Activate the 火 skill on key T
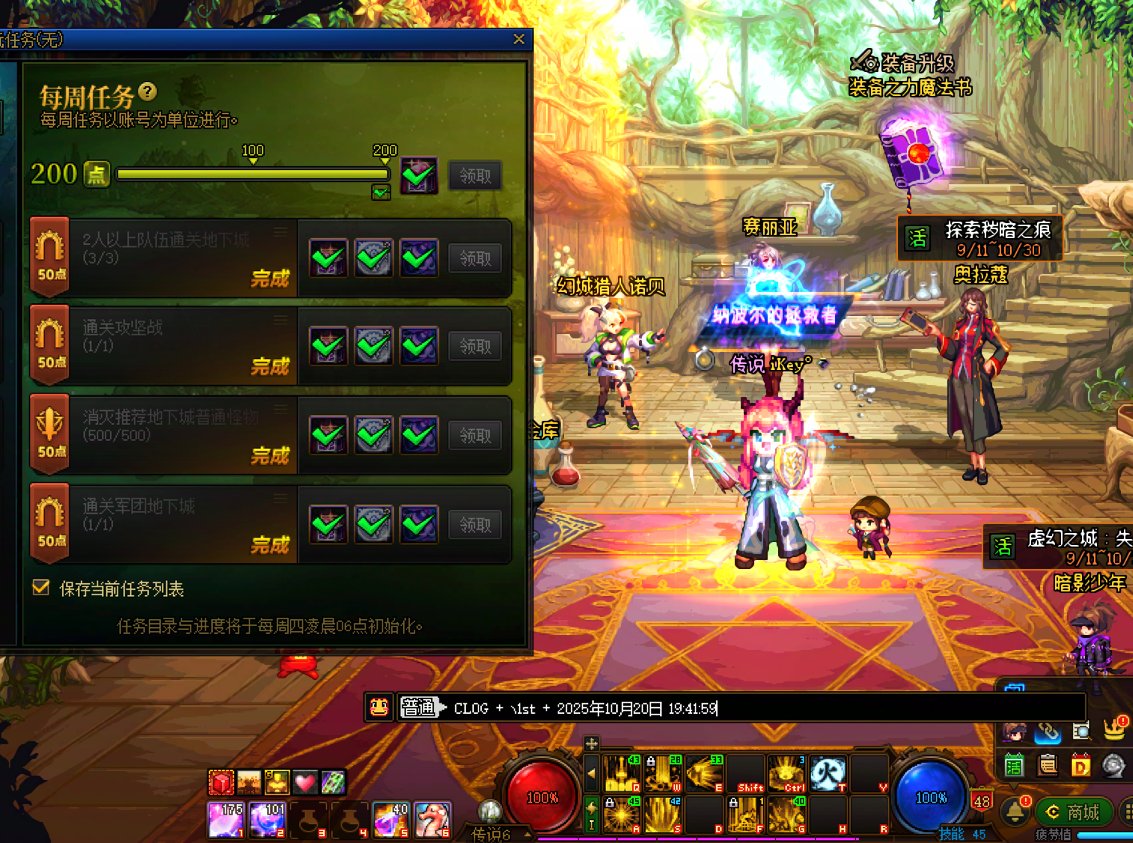The image size is (1133, 843). click(829, 773)
